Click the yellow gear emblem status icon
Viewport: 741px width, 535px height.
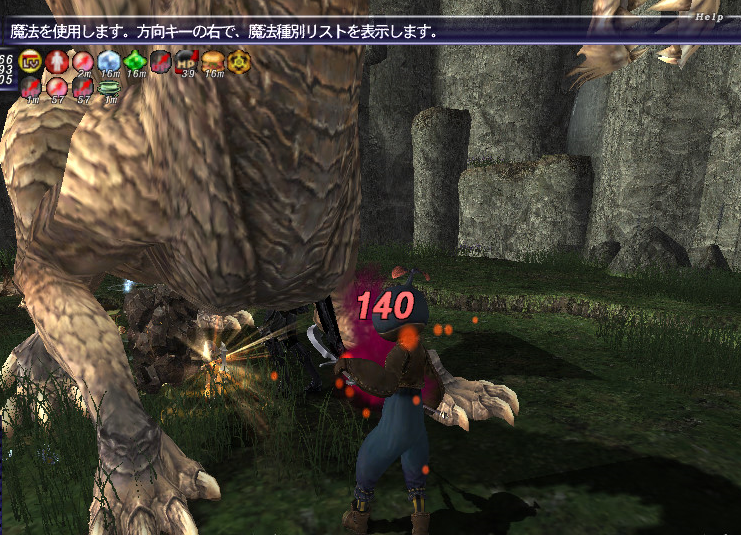coord(239,62)
